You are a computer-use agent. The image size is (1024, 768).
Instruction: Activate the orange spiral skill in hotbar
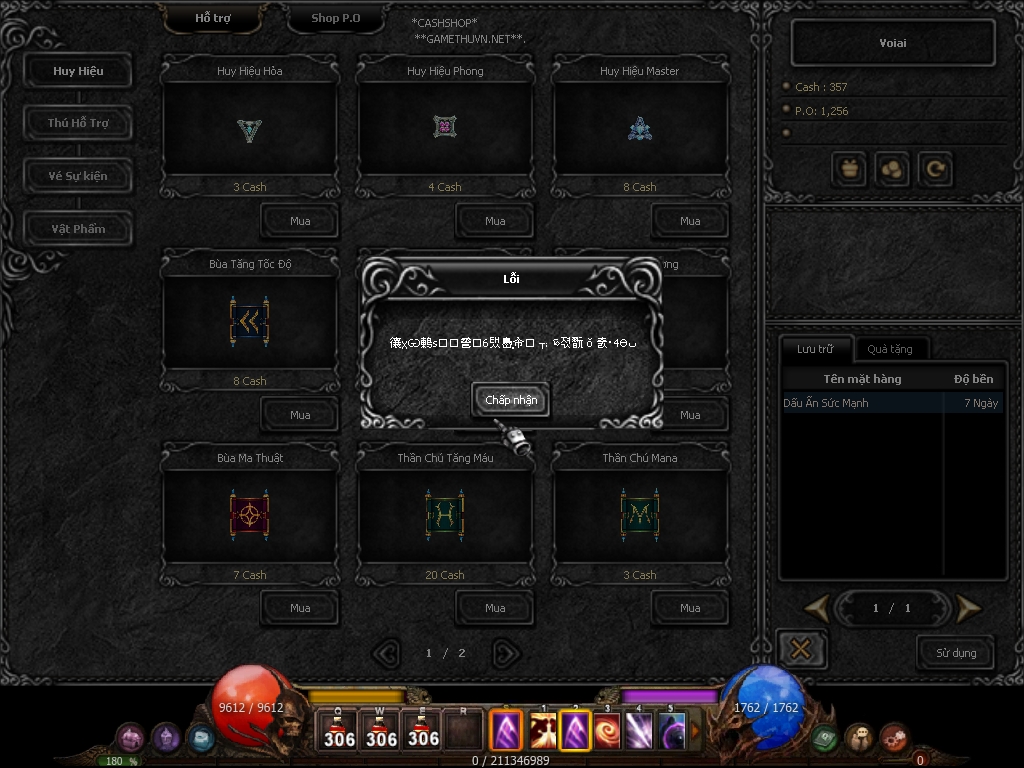tap(607, 731)
